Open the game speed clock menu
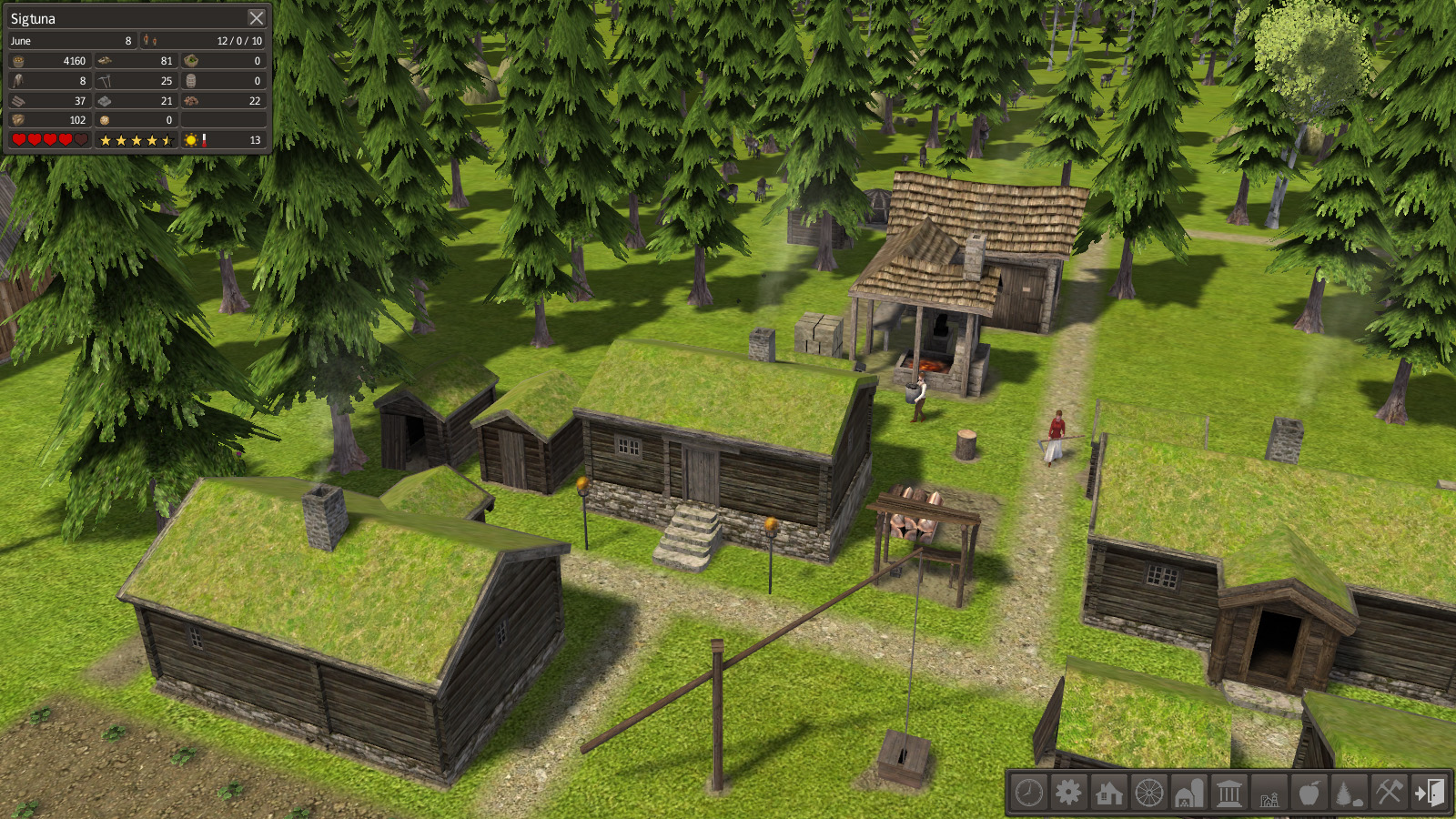Viewport: 1456px width, 819px height. pos(1029,793)
